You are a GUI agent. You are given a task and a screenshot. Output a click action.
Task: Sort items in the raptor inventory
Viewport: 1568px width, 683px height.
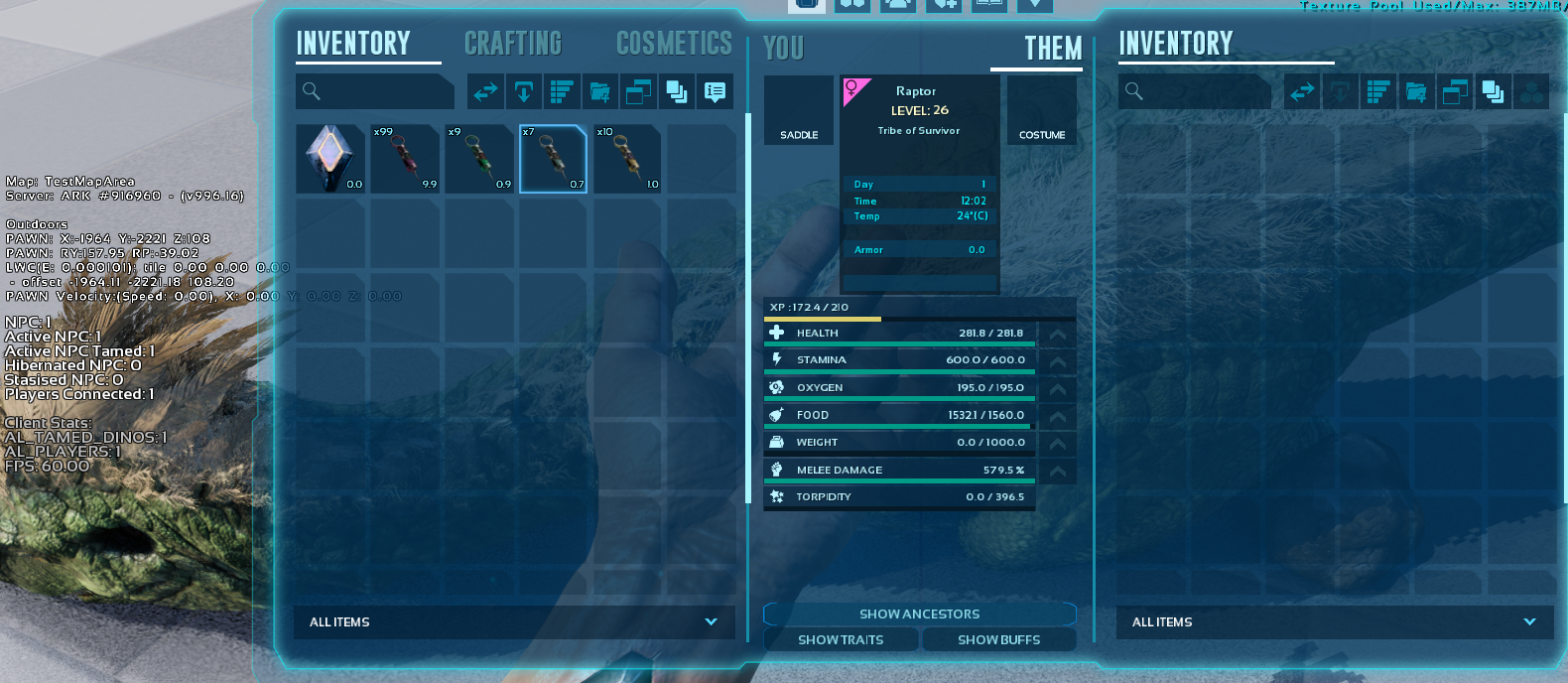point(1377,92)
